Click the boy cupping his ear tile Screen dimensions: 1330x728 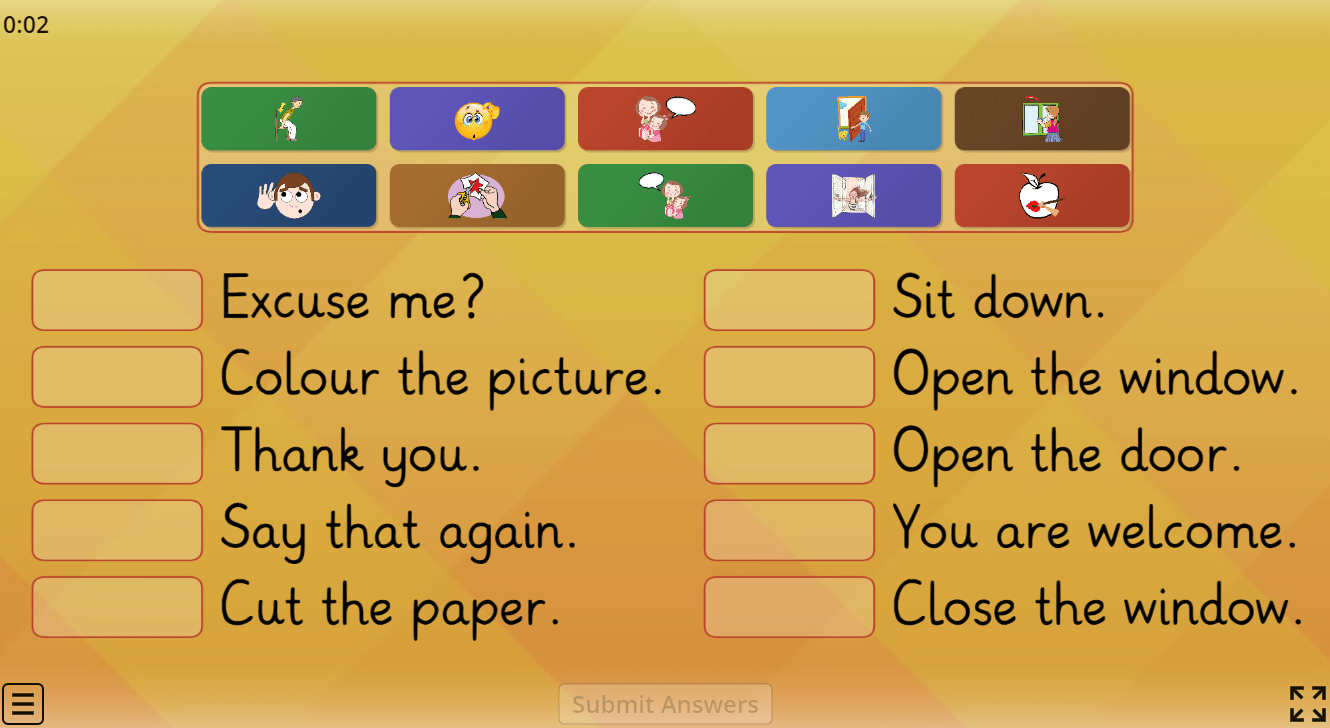click(x=289, y=196)
